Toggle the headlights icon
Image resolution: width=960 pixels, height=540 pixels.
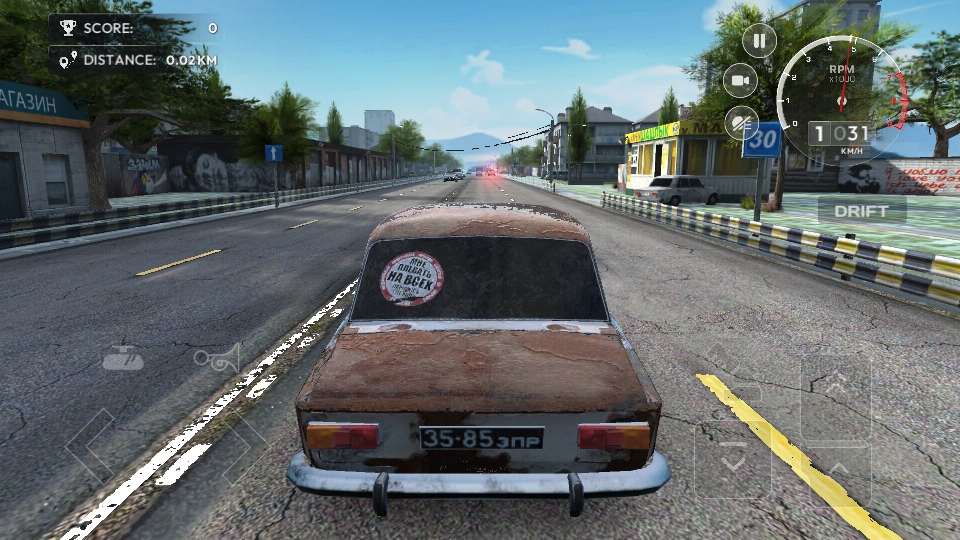click(741, 122)
